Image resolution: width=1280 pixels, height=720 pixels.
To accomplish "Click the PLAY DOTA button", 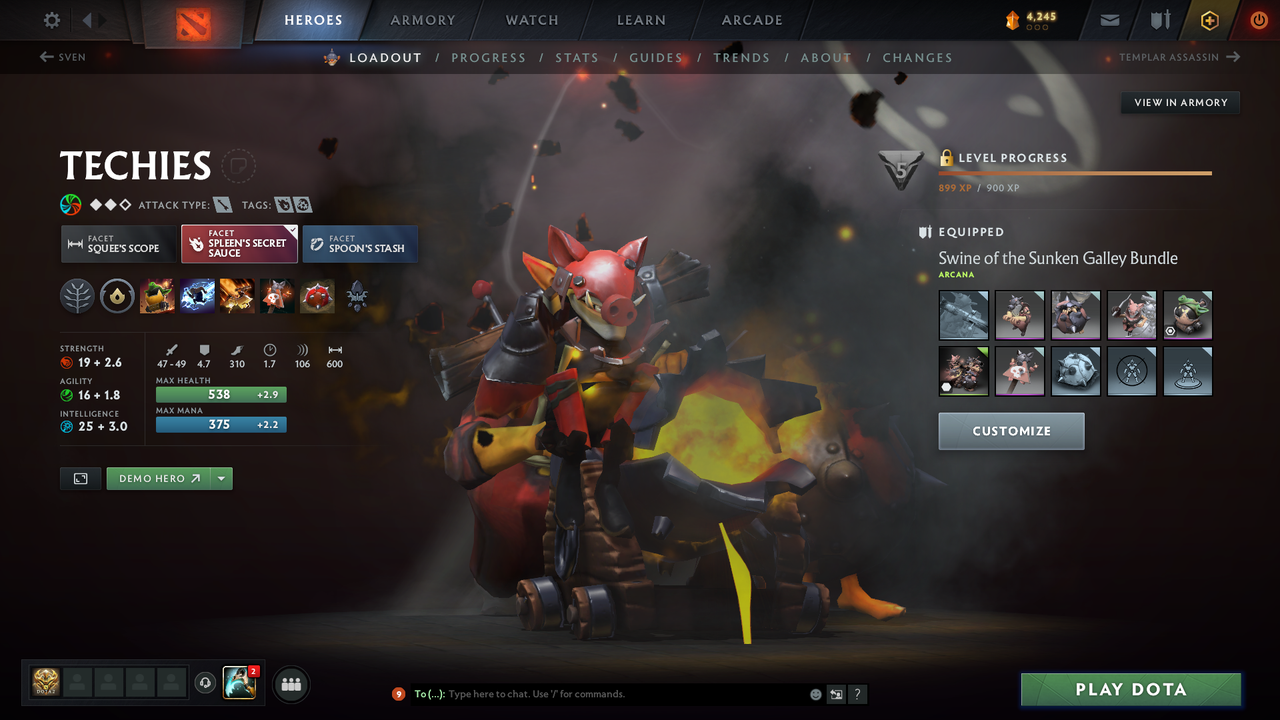I will point(1130,689).
